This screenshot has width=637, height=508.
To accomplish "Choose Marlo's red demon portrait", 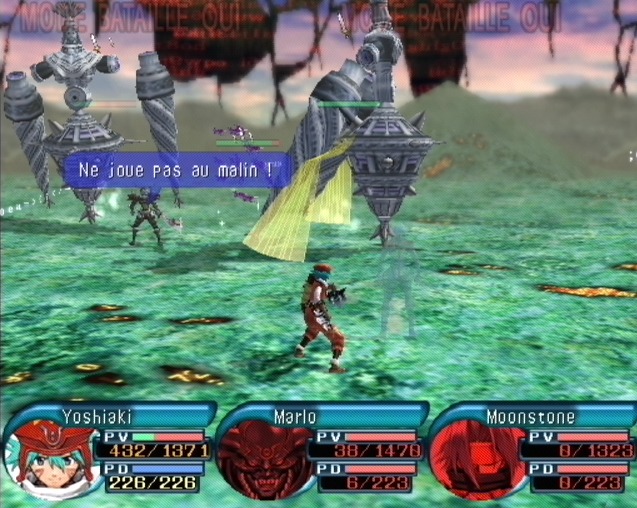I will coord(264,459).
